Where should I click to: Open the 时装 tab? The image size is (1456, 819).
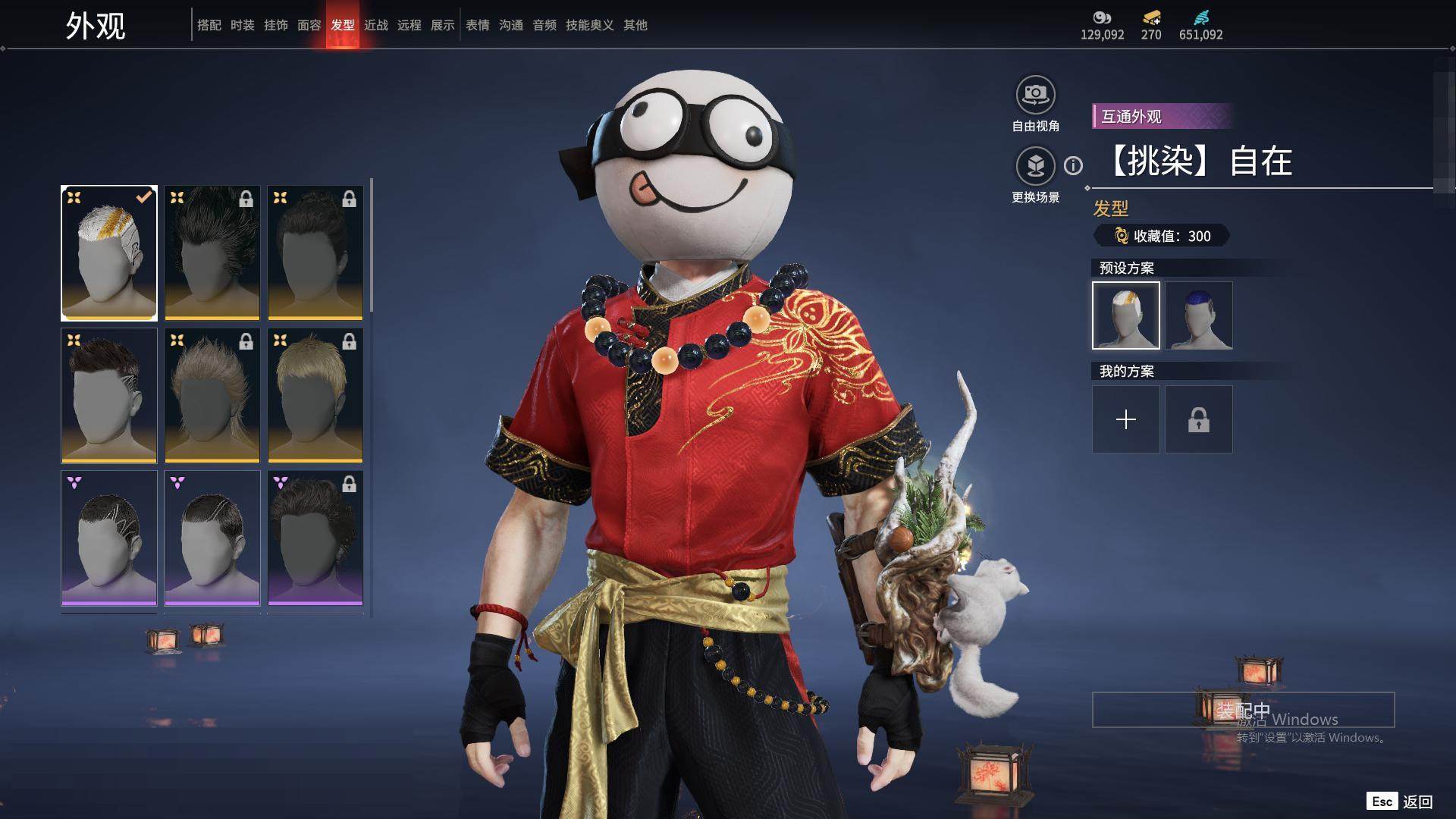pos(243,25)
